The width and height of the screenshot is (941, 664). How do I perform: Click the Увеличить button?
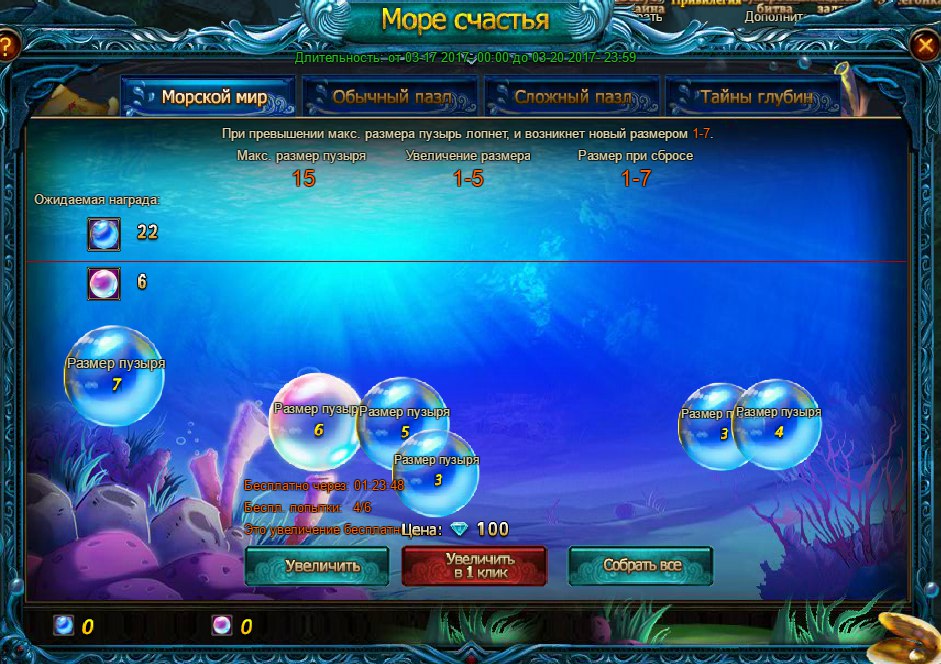(x=317, y=566)
